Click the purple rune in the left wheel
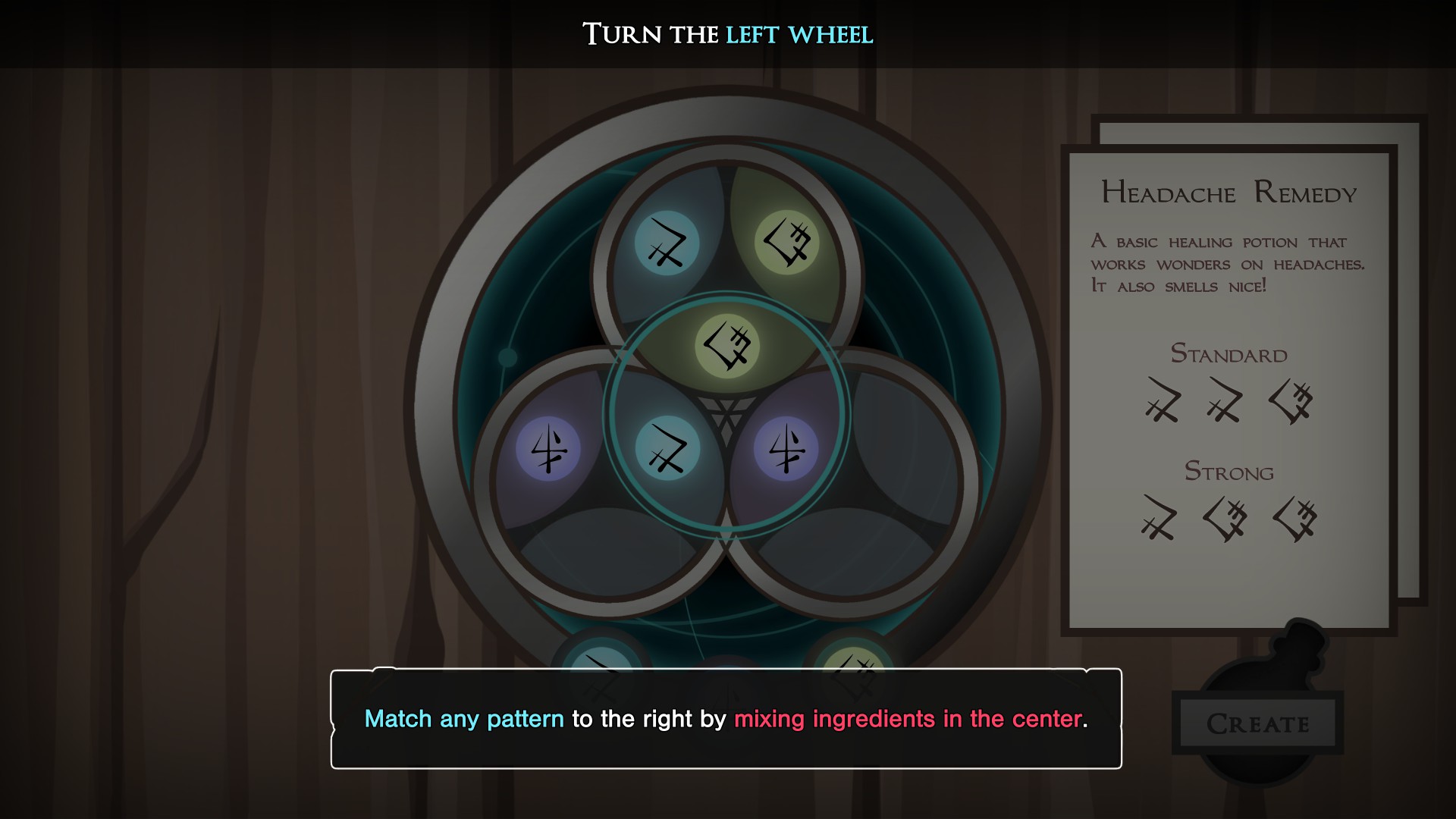The height and width of the screenshot is (819, 1456). point(548,449)
